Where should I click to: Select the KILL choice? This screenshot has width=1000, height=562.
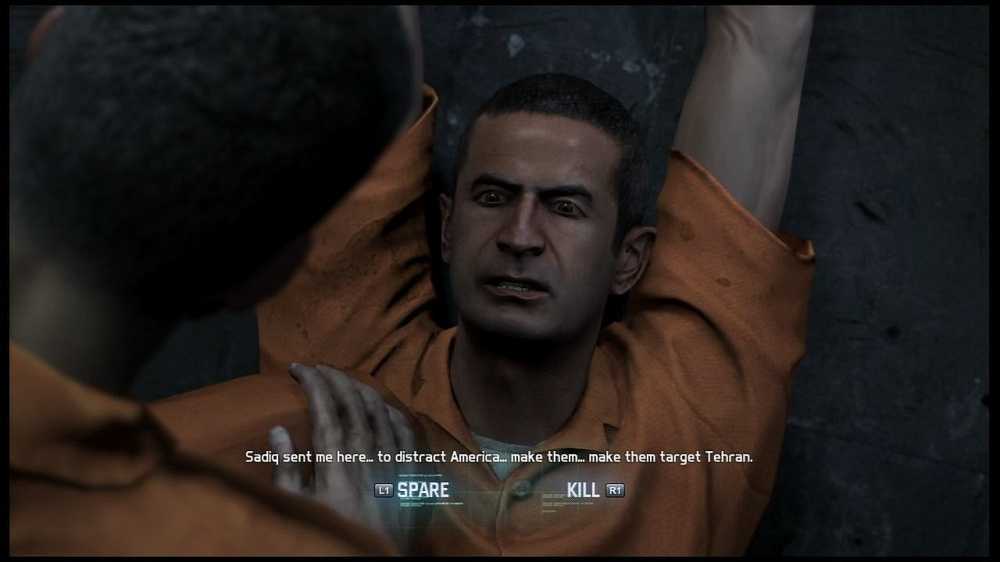pos(583,490)
